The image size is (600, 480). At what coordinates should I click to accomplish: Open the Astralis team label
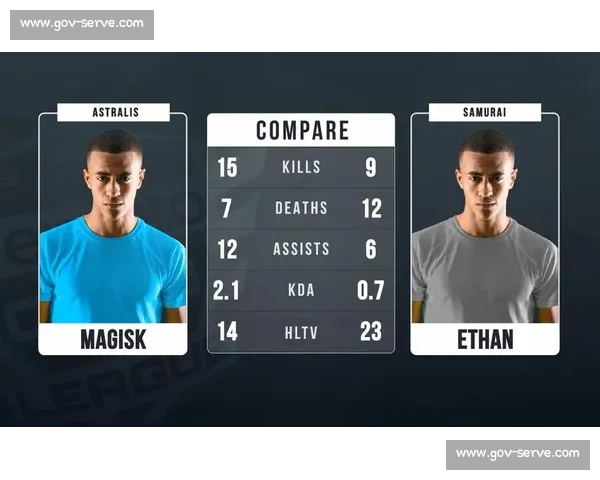tap(113, 112)
